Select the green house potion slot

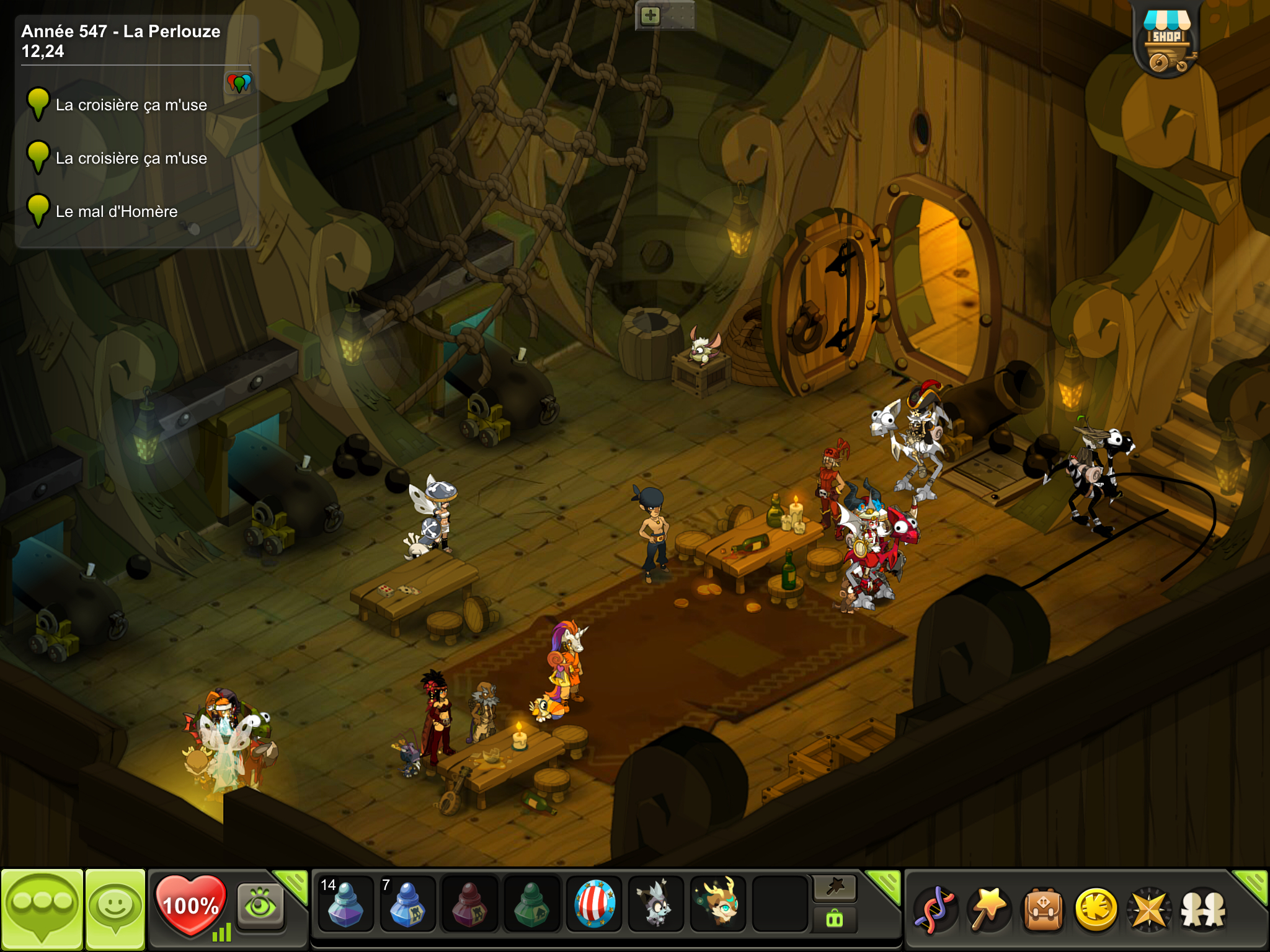(x=531, y=904)
